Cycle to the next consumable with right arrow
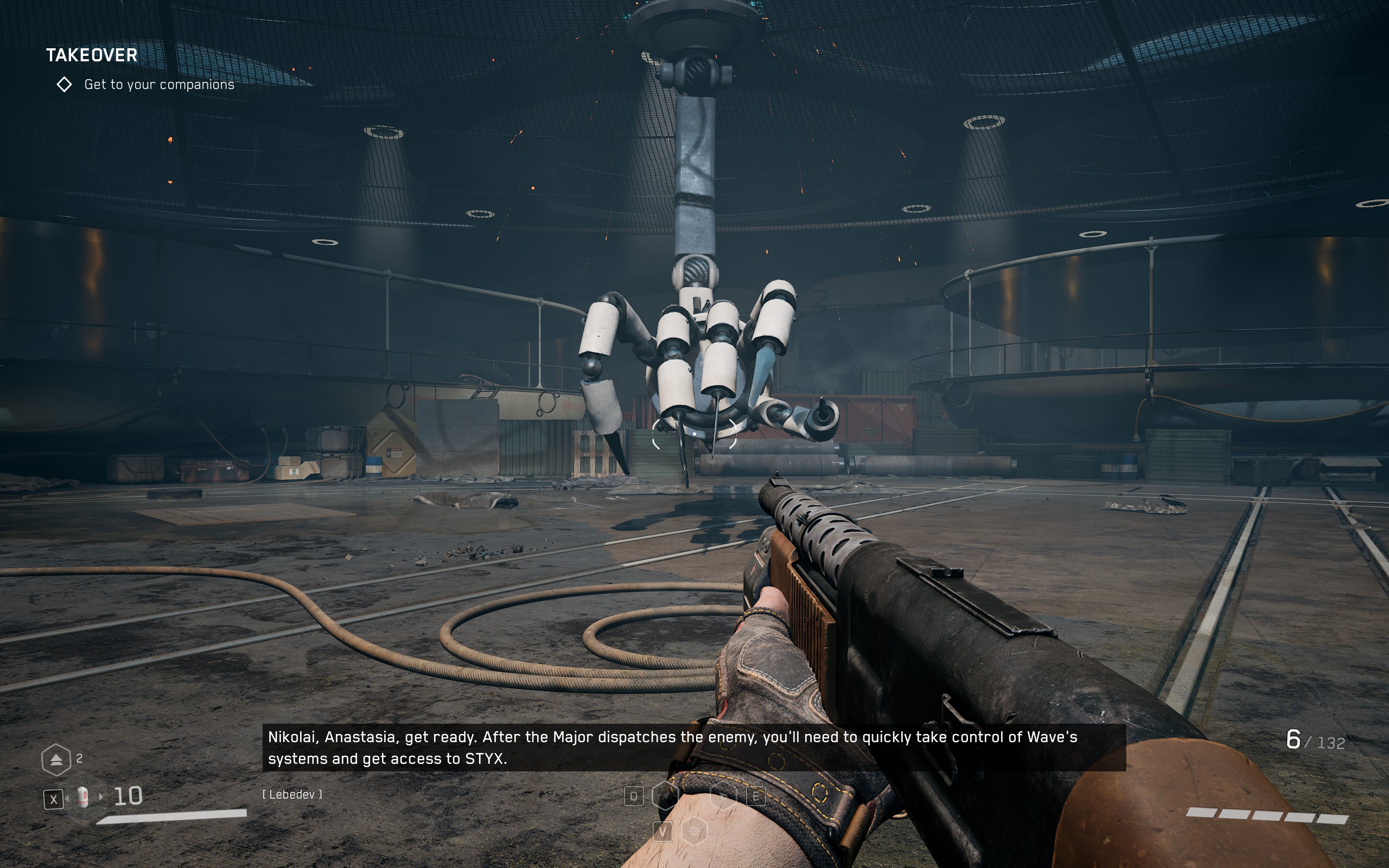The width and height of the screenshot is (1389, 868). [x=101, y=797]
